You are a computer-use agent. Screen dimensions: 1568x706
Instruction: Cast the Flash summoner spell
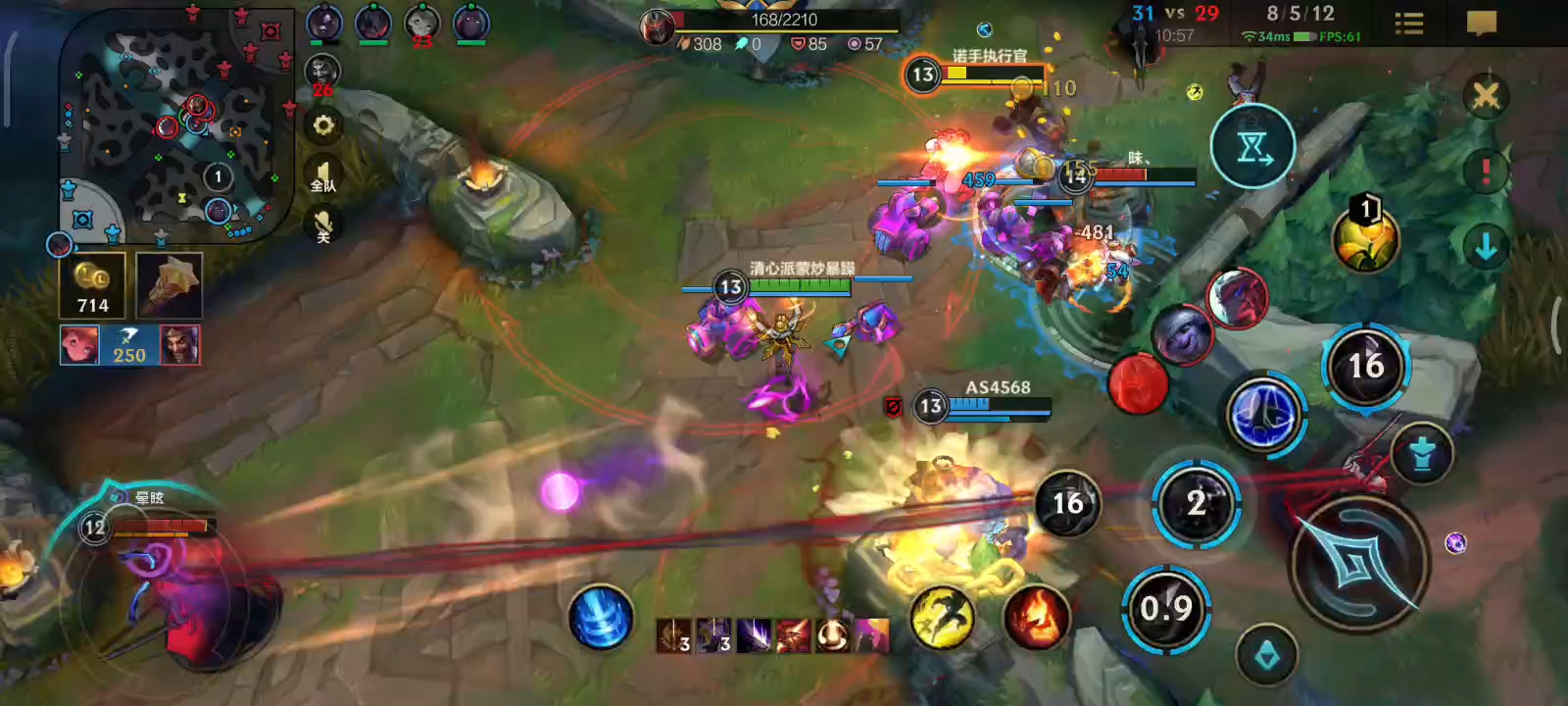pos(942,618)
